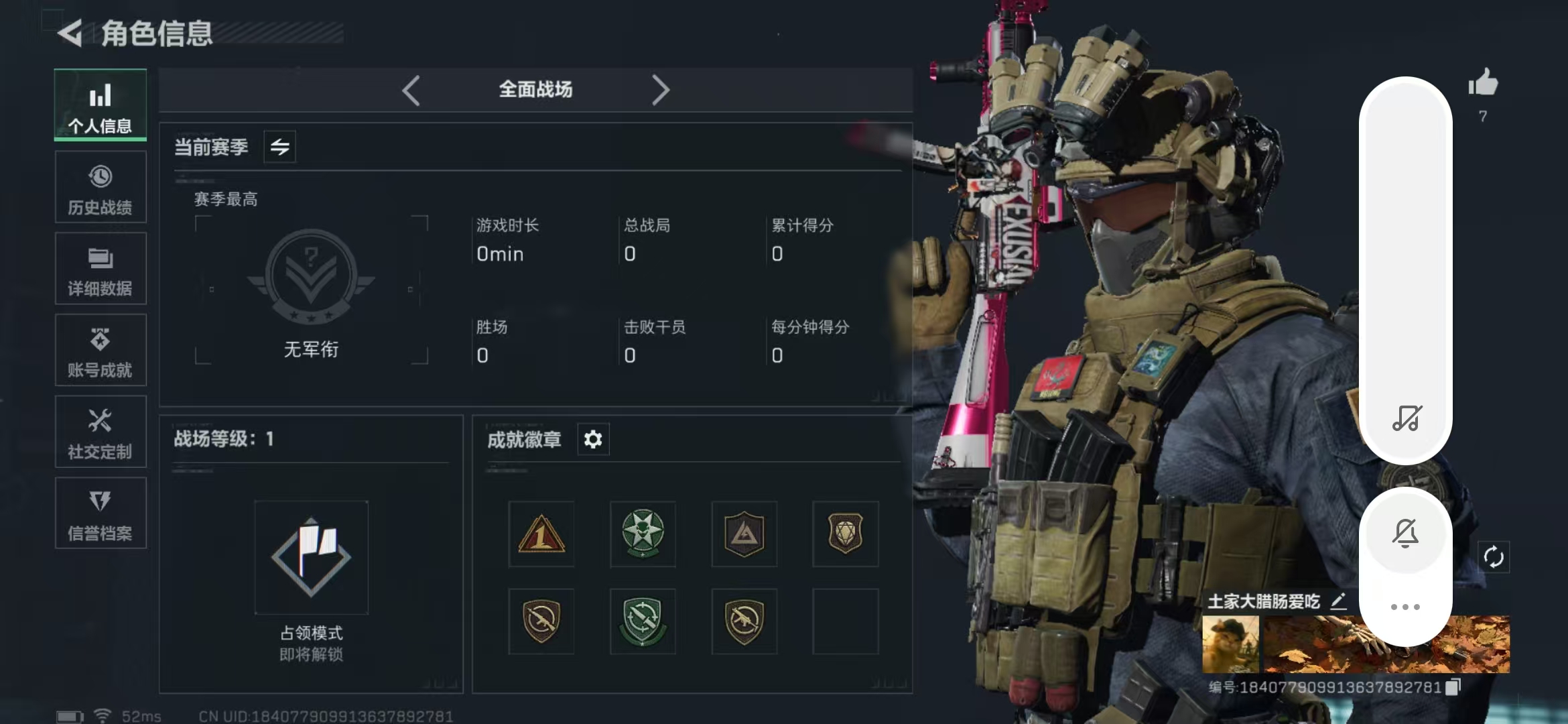Select the 个人信息 tab

point(101,105)
